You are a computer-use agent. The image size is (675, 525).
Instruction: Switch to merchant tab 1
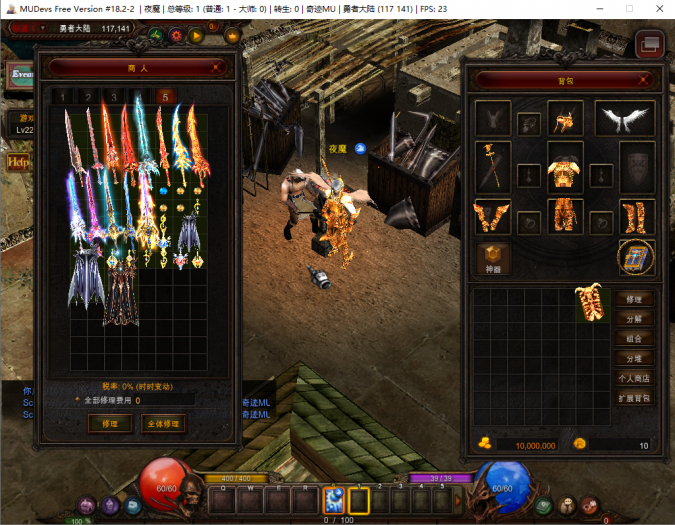pyautogui.click(x=62, y=97)
